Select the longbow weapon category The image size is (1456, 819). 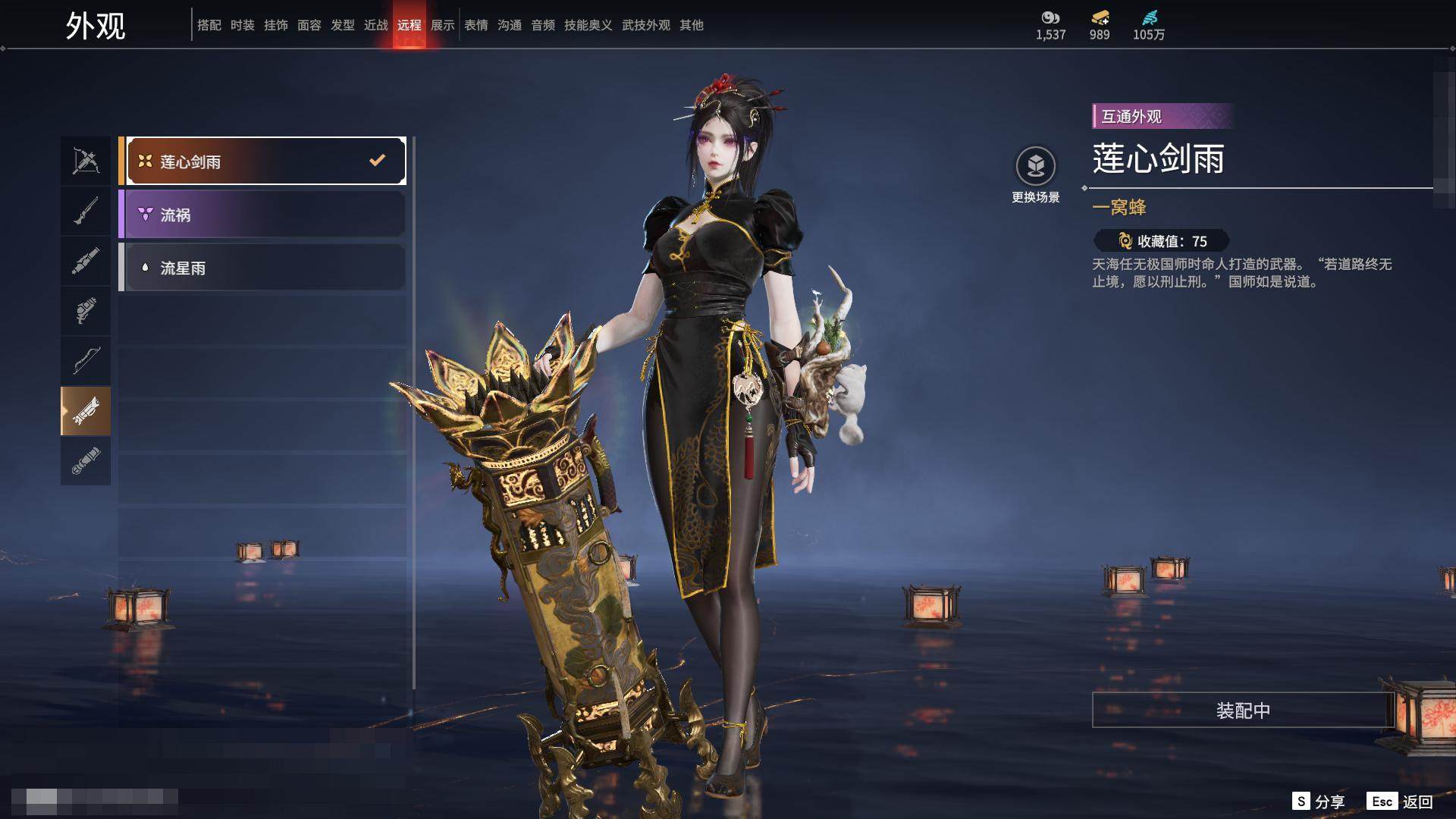86,360
